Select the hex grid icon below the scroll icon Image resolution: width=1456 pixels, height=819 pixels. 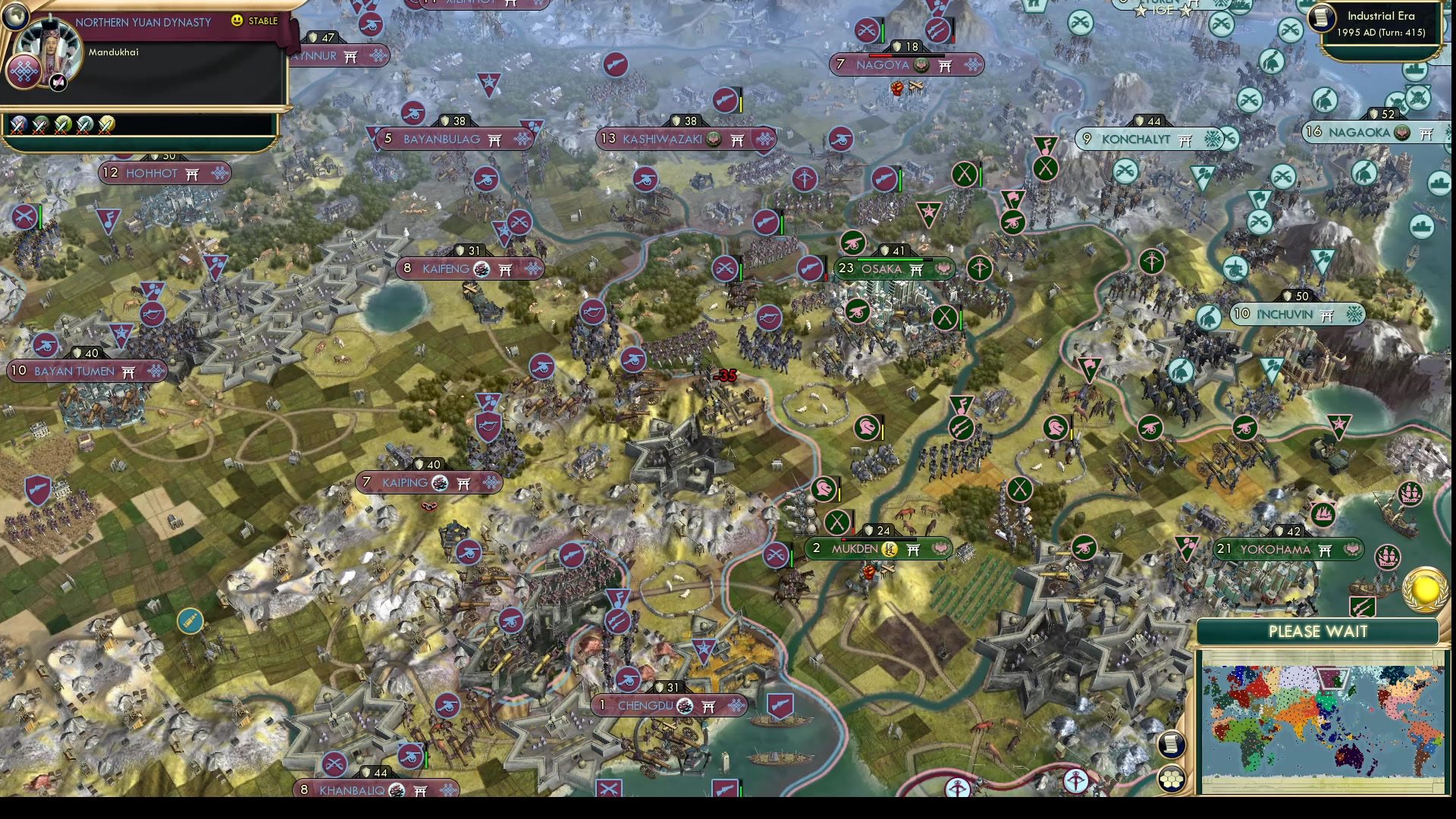pyautogui.click(x=1172, y=778)
